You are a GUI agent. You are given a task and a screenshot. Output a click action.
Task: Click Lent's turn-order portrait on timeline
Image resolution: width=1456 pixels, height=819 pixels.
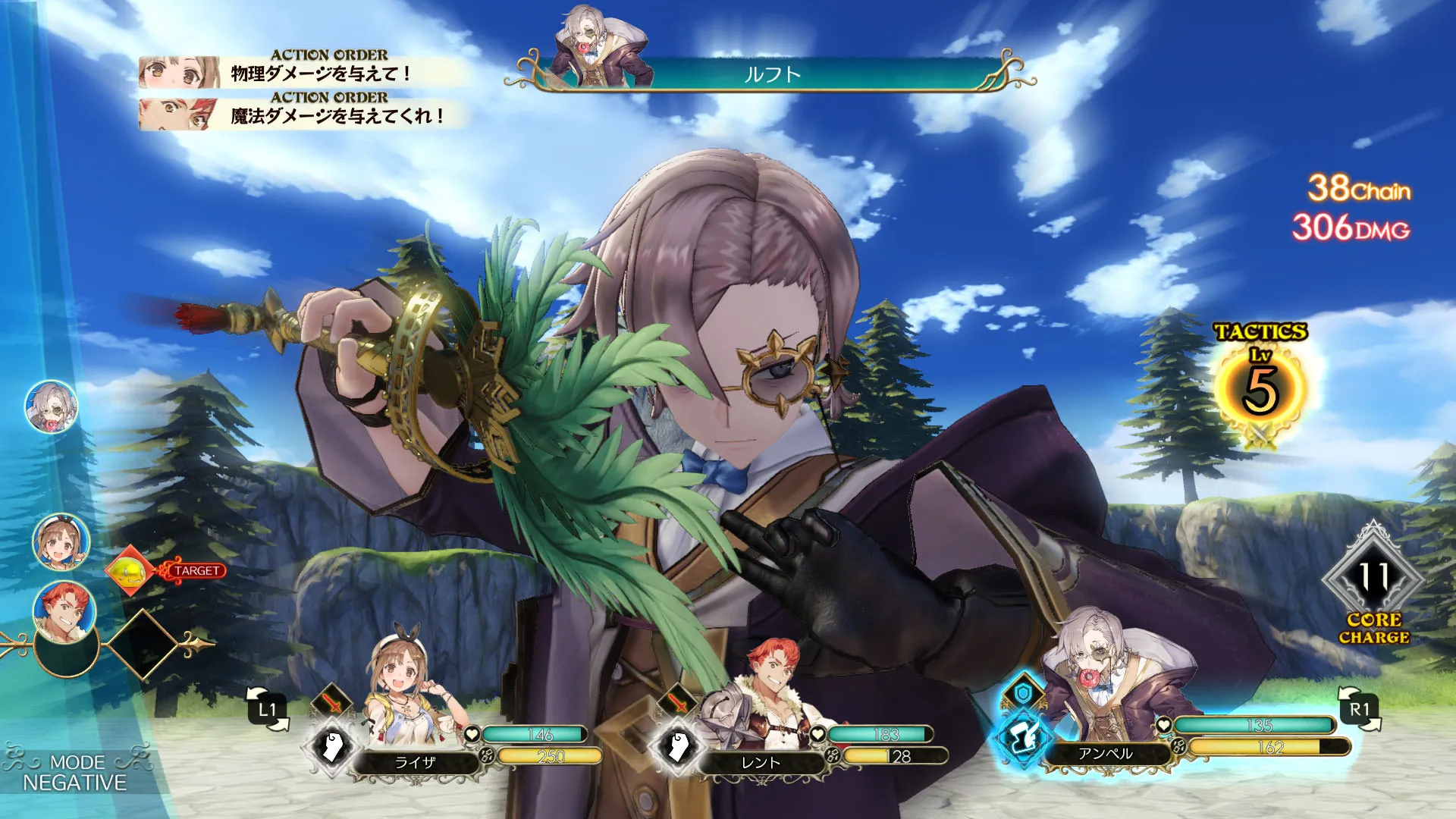click(x=64, y=610)
